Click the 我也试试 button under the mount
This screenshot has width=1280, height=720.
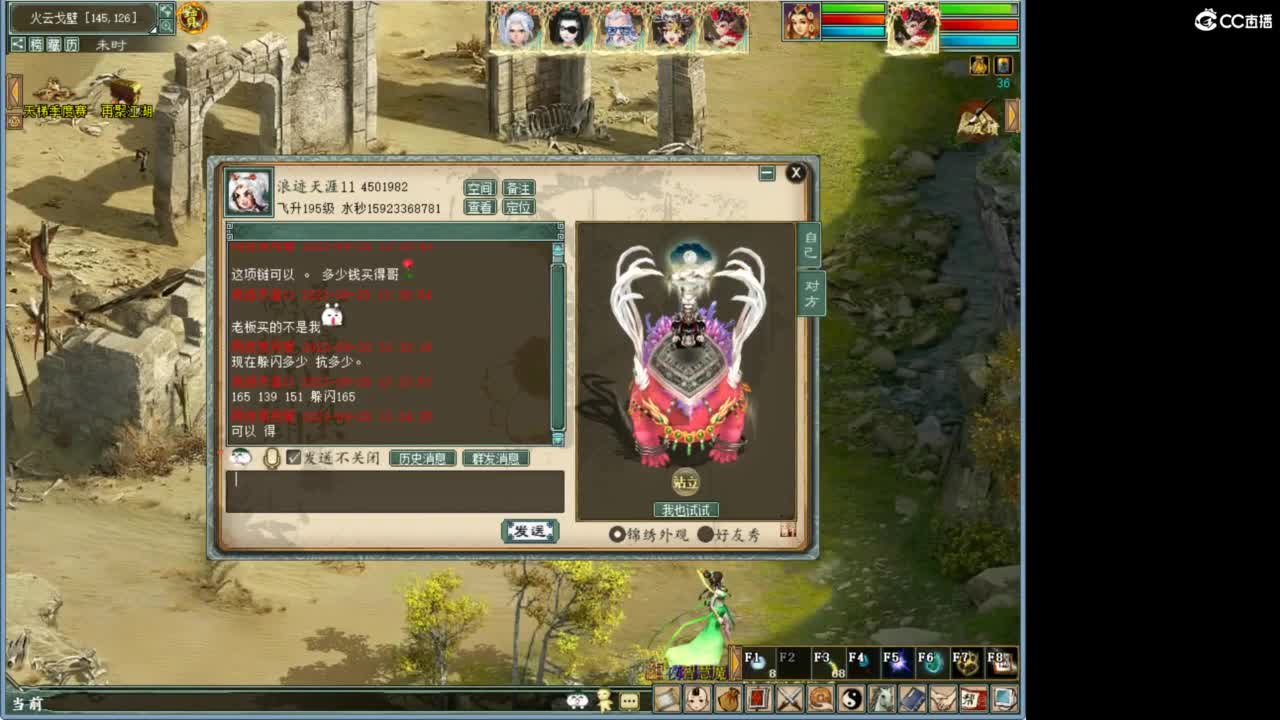pyautogui.click(x=688, y=509)
